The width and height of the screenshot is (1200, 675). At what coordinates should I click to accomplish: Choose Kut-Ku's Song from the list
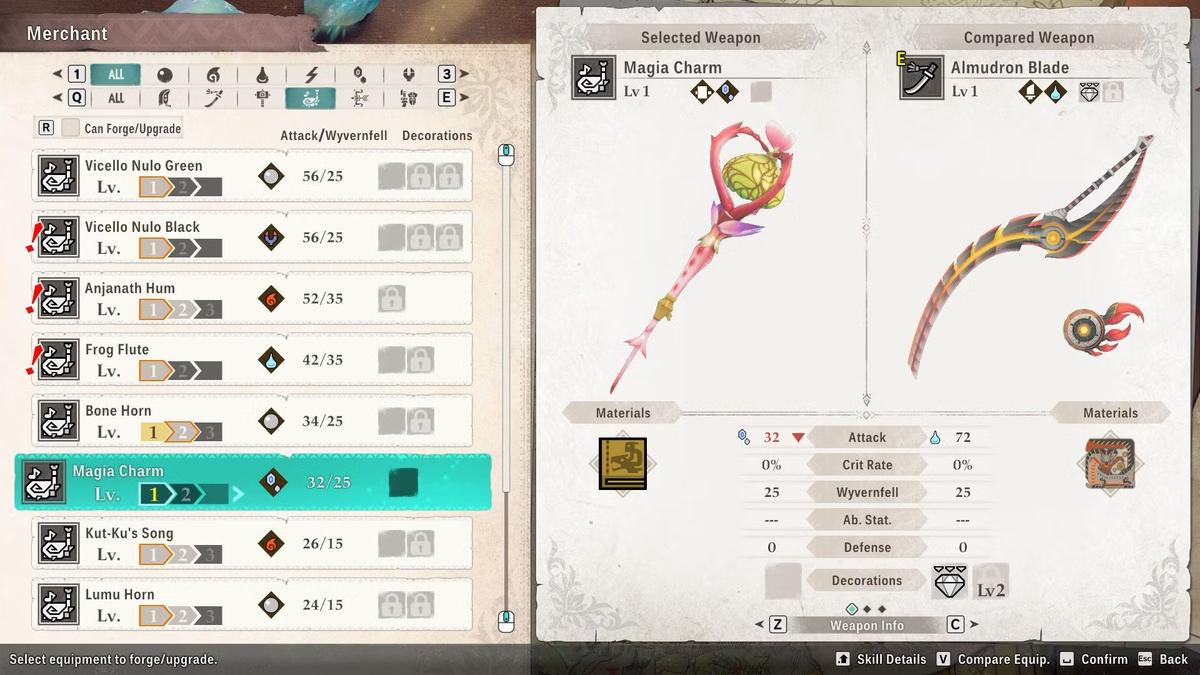(252, 544)
